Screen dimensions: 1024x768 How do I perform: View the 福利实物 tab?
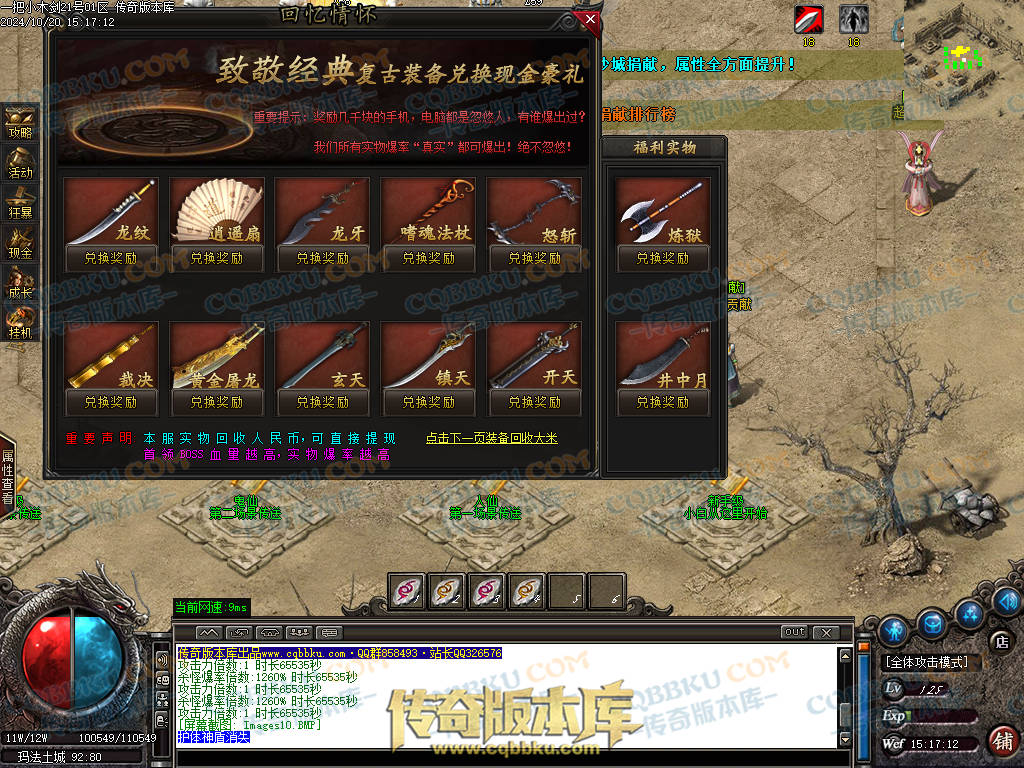665,148
